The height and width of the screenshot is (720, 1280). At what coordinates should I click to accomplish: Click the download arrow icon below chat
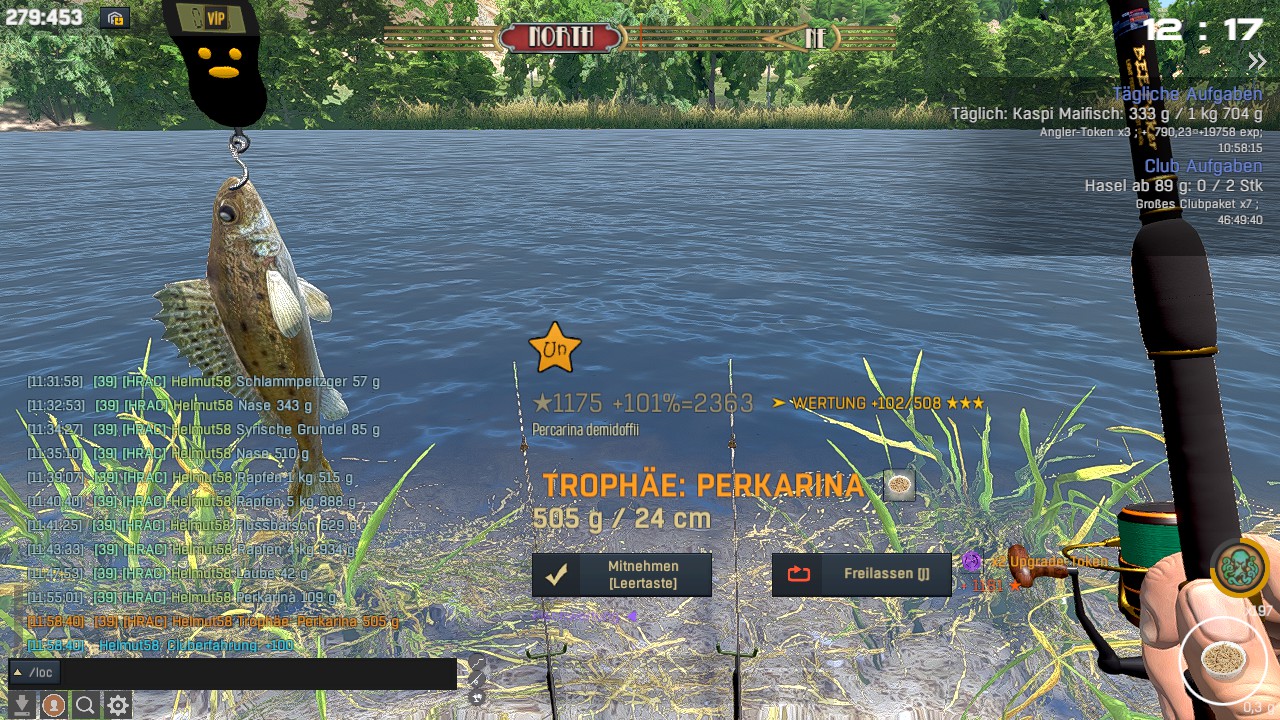tap(22, 705)
